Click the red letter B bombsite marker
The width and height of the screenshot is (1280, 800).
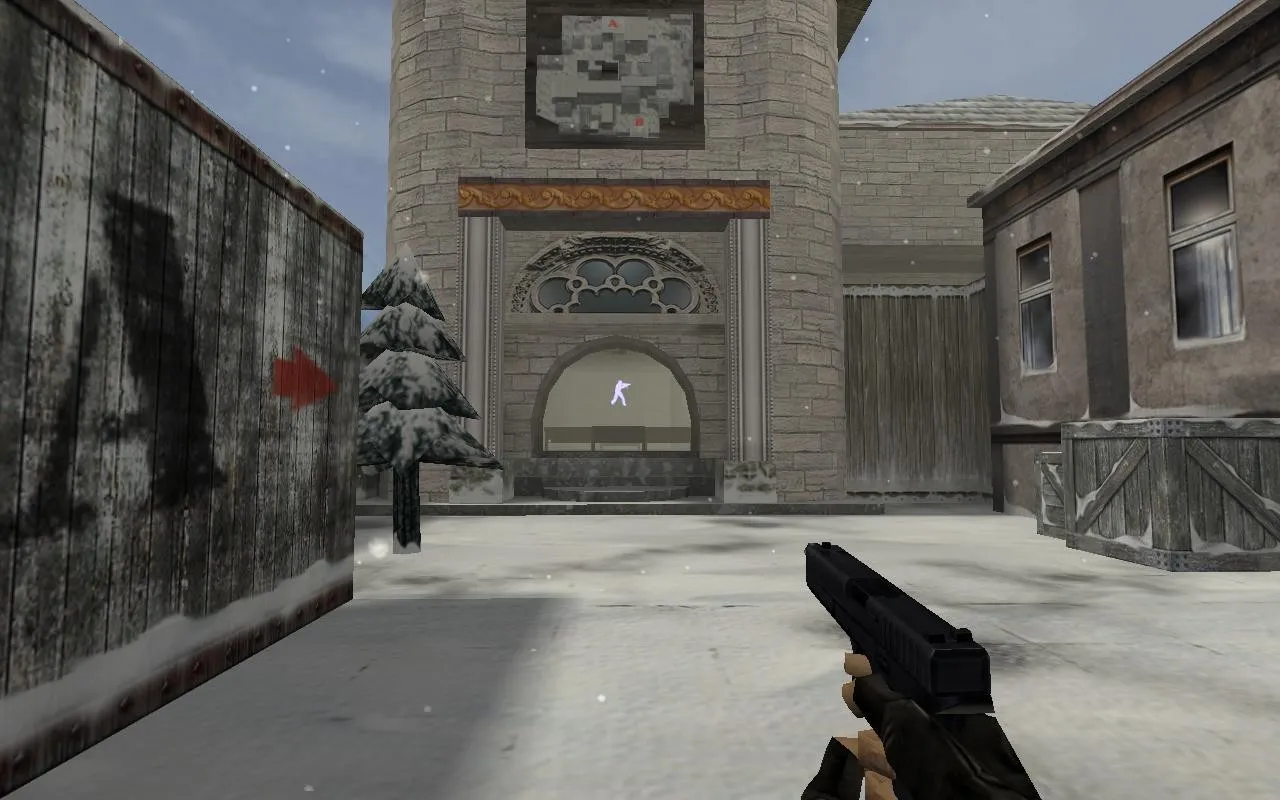[x=639, y=121]
